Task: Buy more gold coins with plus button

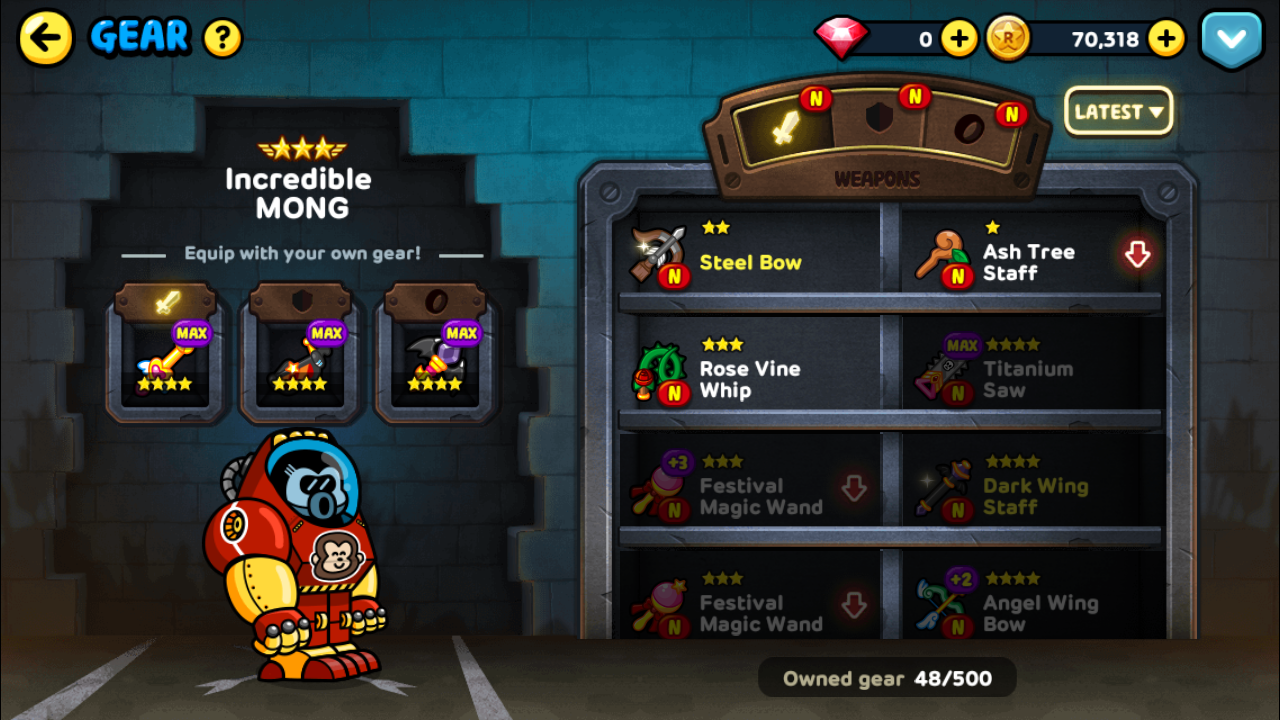Action: (1166, 39)
